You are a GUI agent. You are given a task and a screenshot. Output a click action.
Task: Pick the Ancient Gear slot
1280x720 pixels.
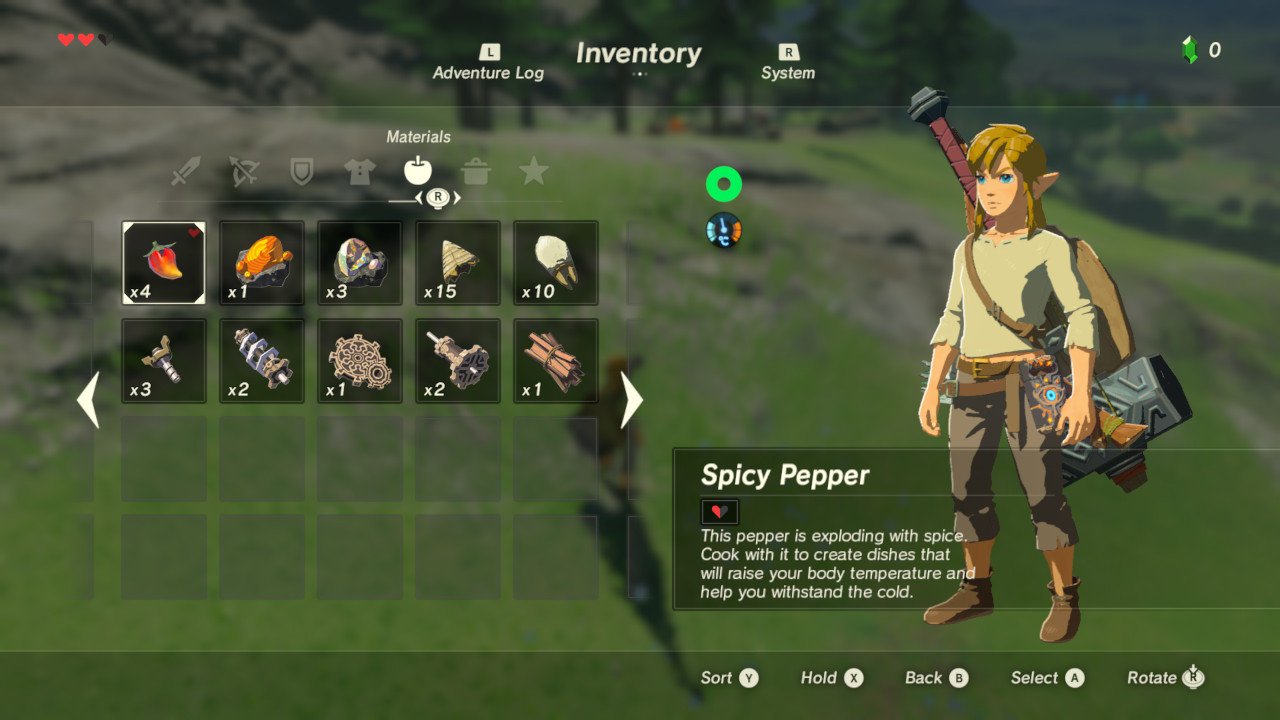(x=360, y=361)
